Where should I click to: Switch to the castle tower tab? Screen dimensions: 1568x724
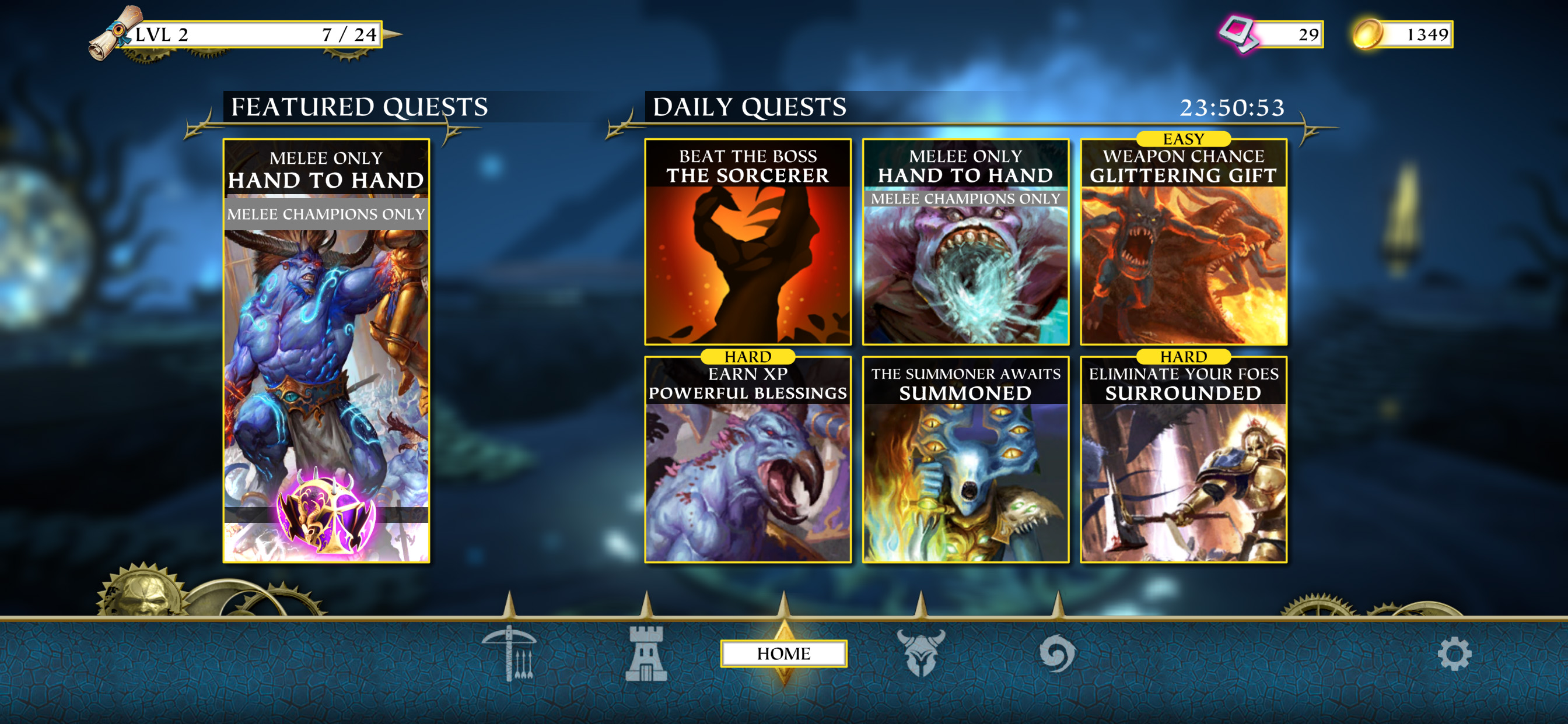pos(646,653)
